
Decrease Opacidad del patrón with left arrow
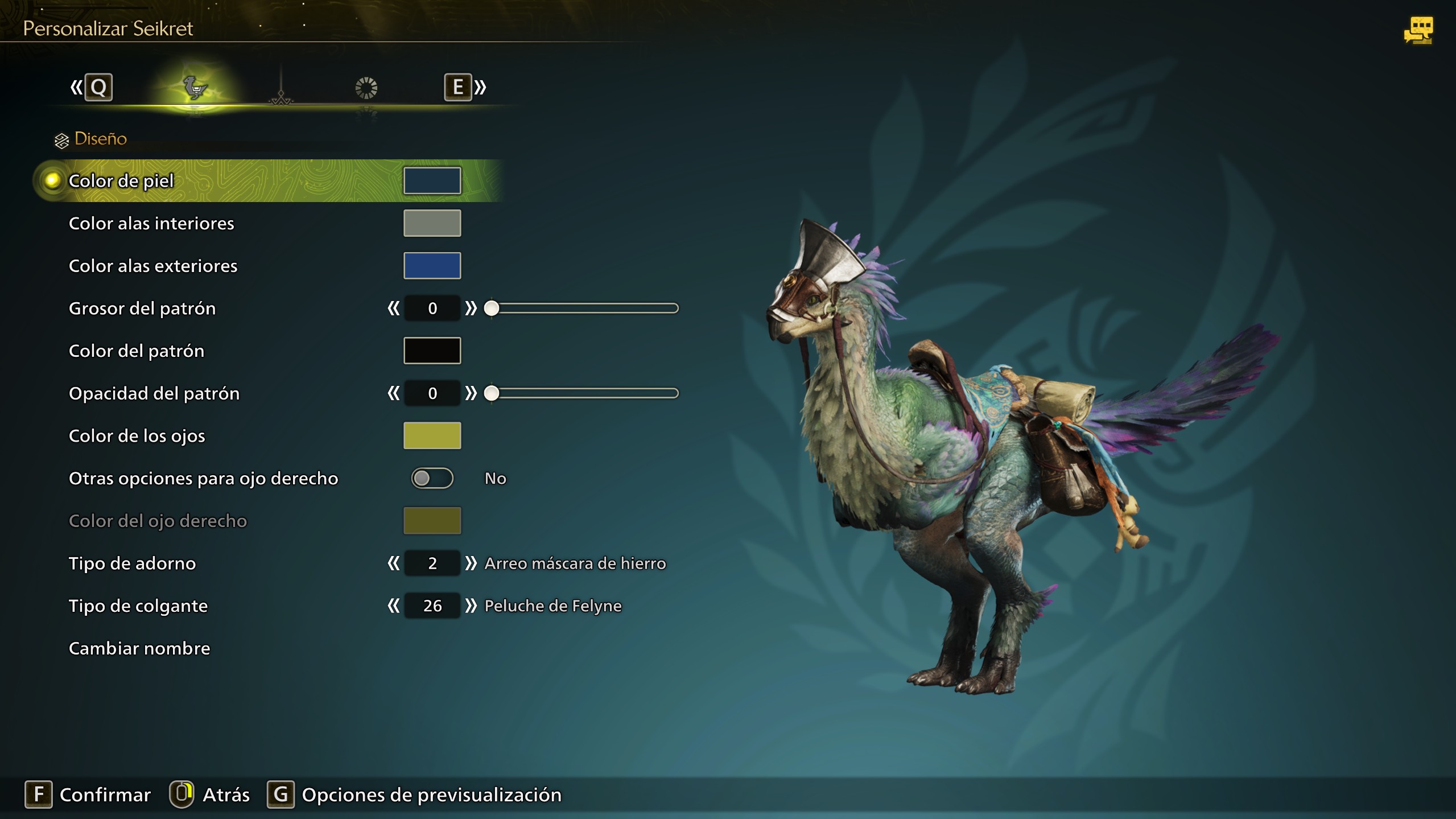pos(393,393)
